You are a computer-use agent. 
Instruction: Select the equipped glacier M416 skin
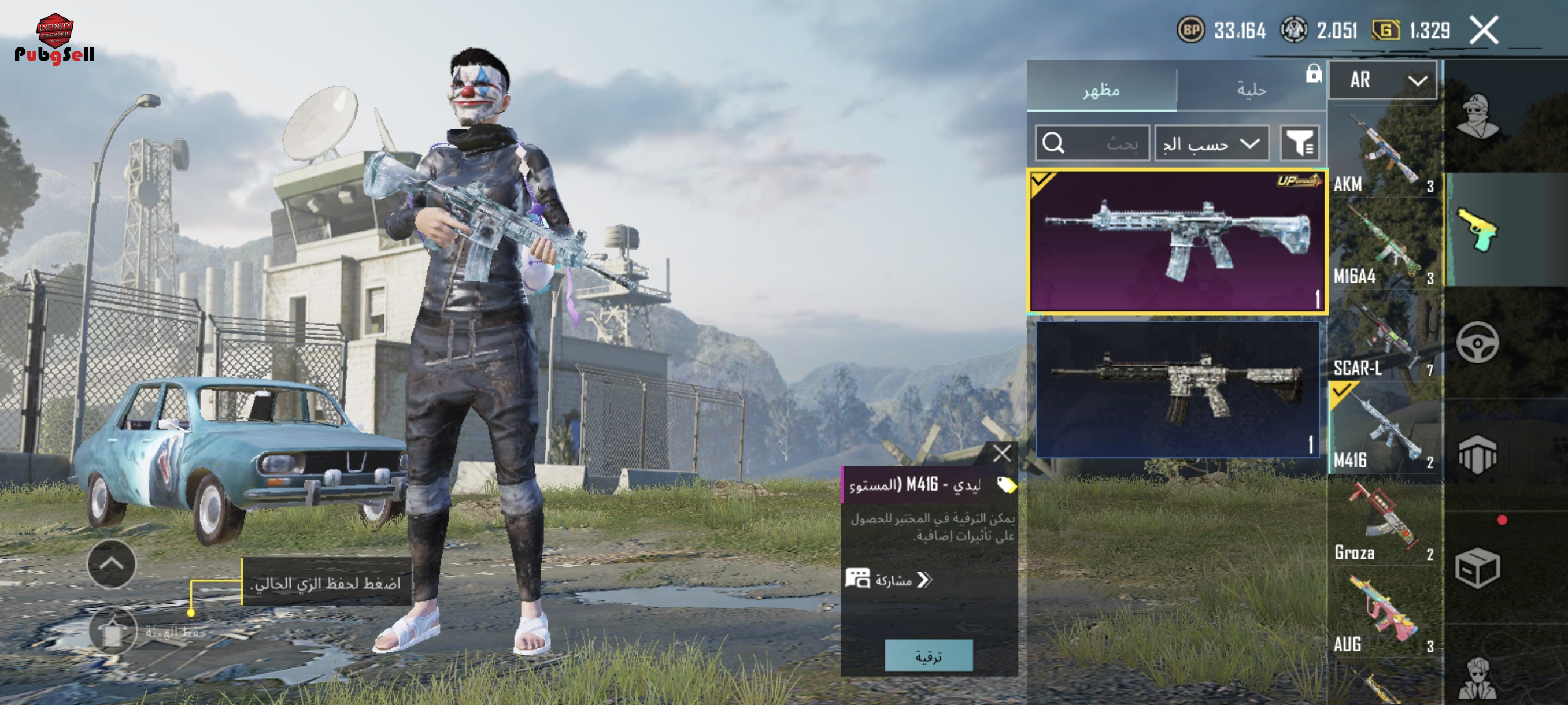point(1177,242)
